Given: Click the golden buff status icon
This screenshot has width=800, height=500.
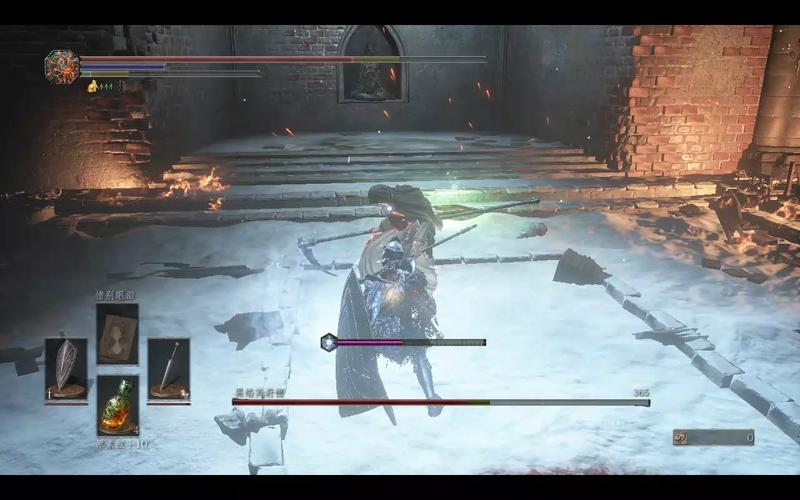Looking at the screenshot, I should [94, 86].
